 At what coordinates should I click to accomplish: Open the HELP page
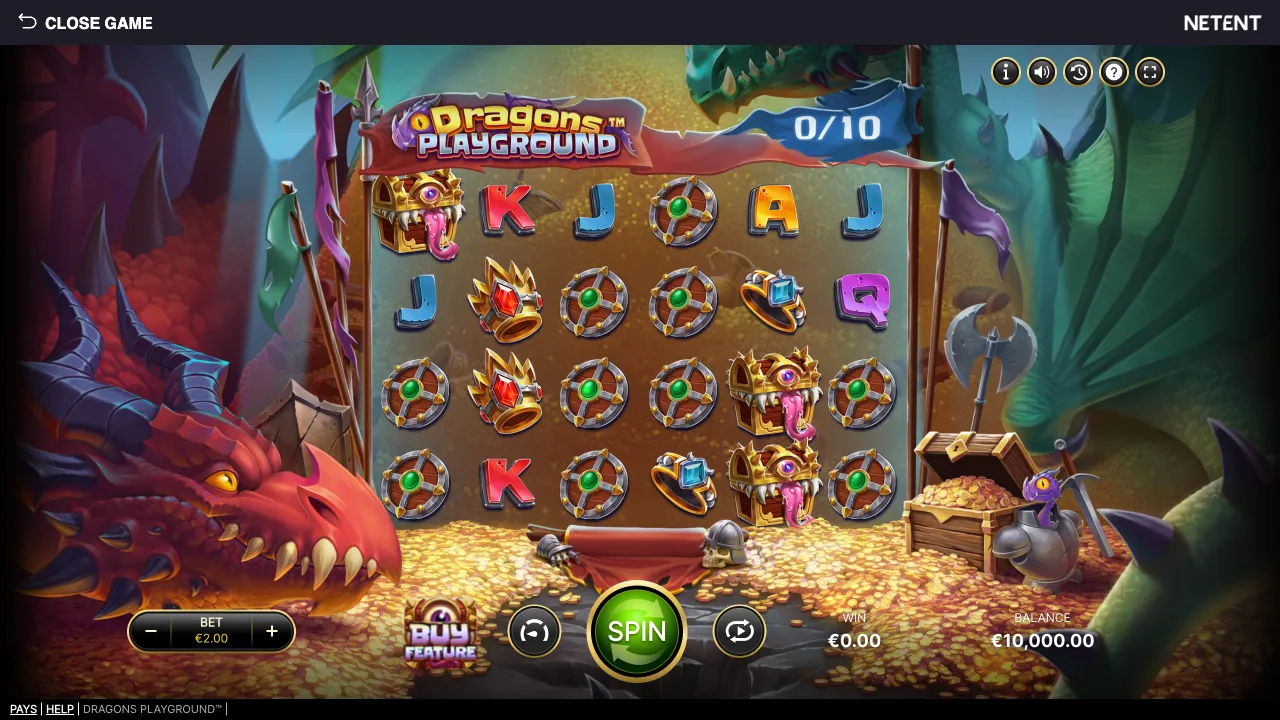pyautogui.click(x=60, y=709)
